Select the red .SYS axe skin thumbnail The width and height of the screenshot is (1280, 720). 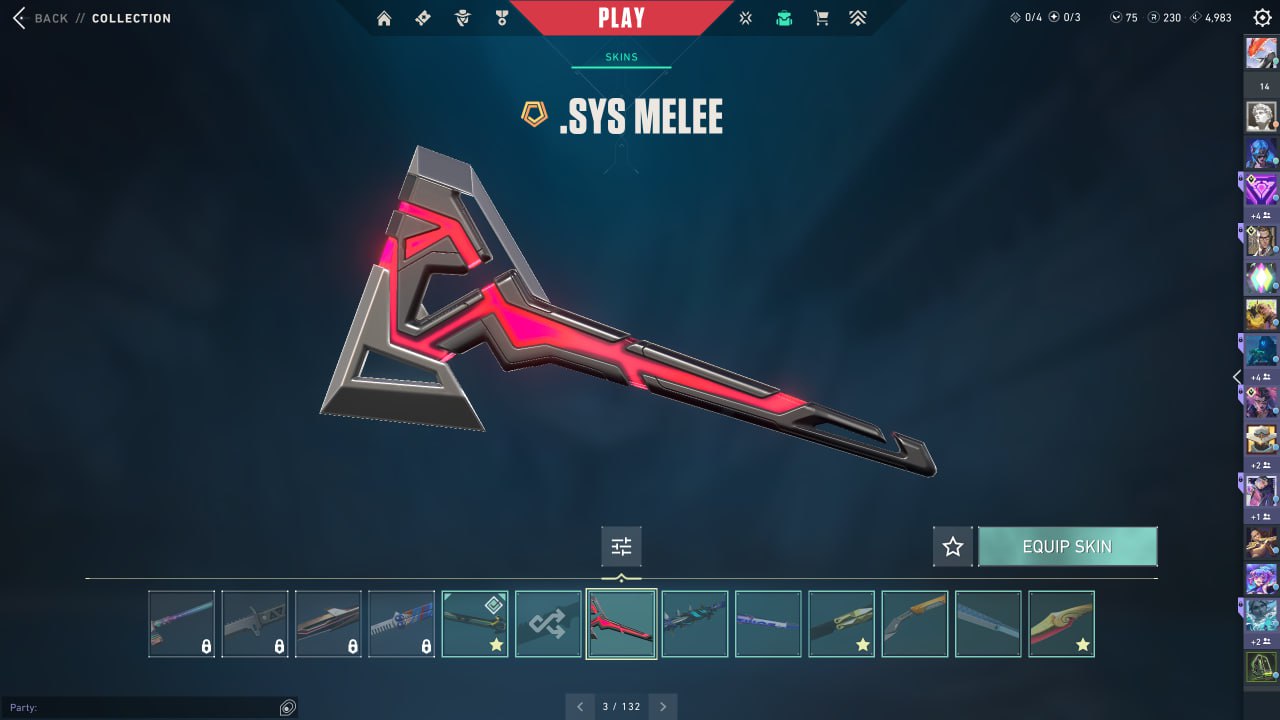pyautogui.click(x=621, y=624)
